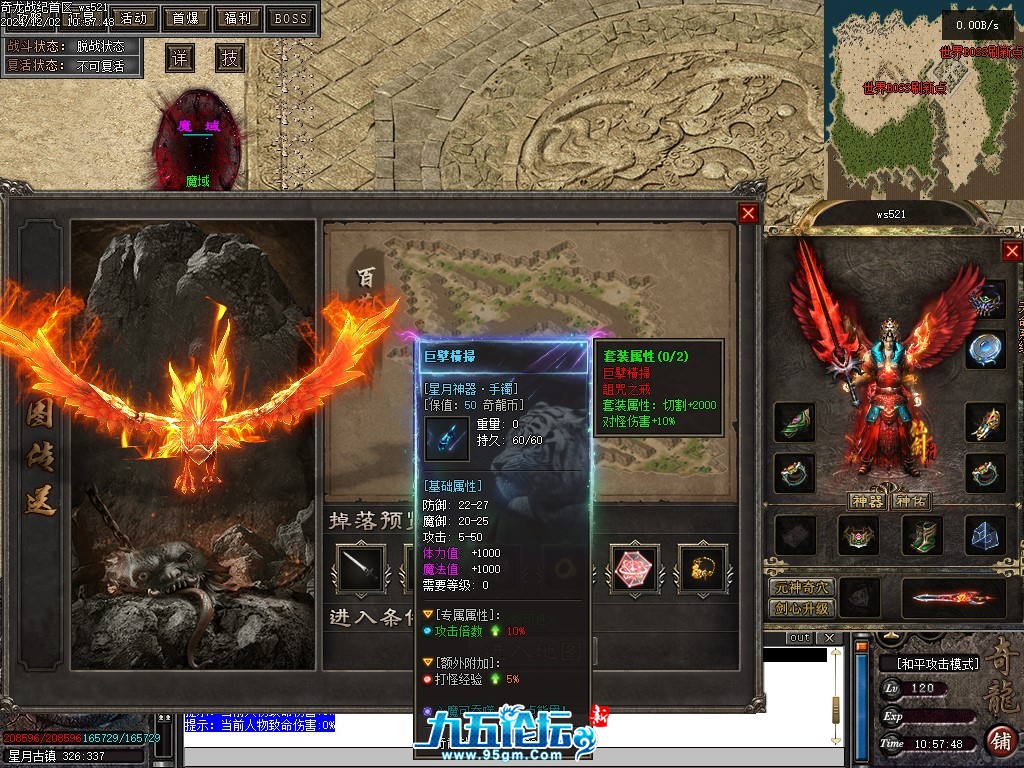Open the 元神奇穴 panel
The image size is (1024, 768).
coord(801,588)
